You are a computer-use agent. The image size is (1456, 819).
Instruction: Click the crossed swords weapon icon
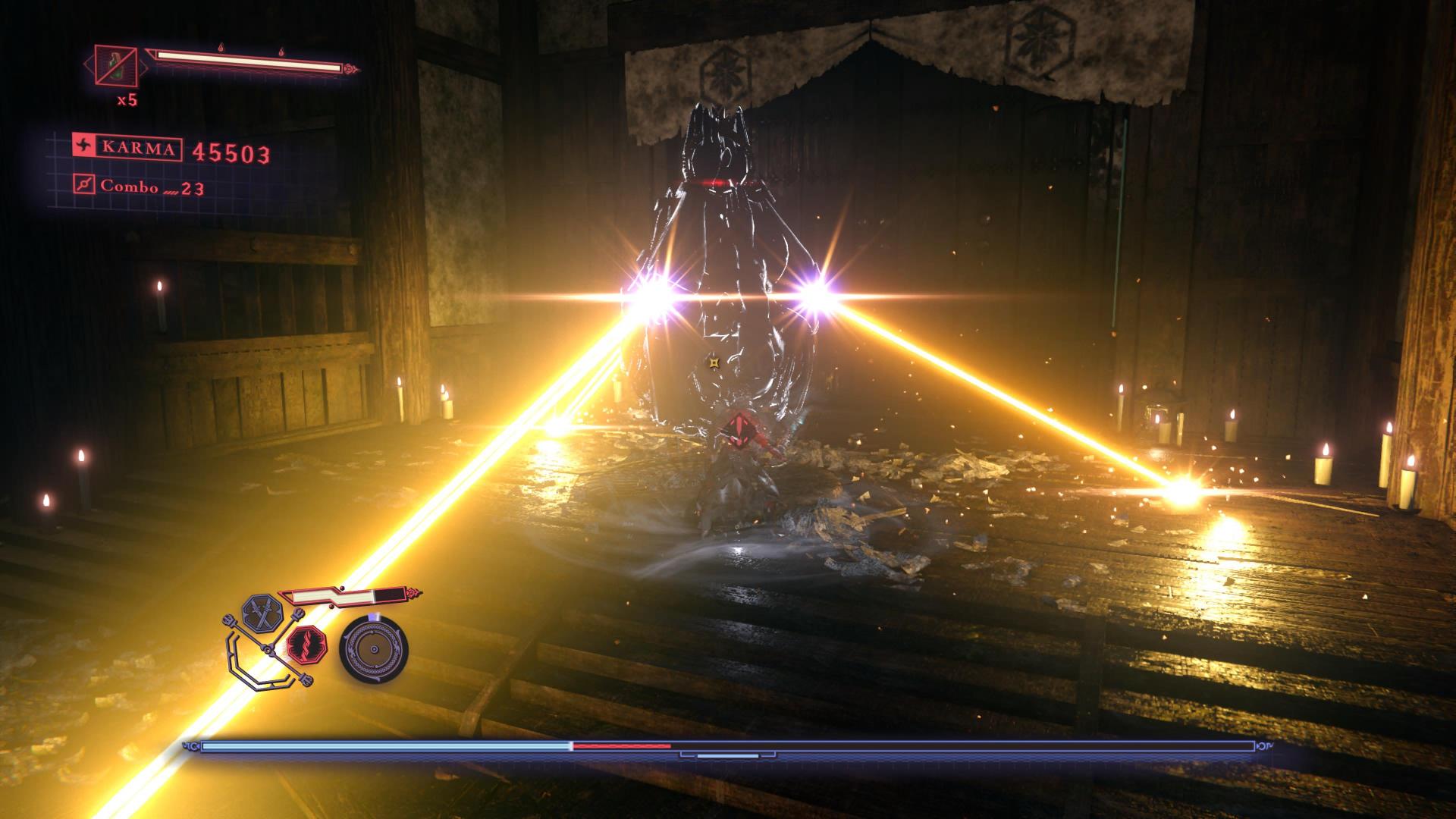click(260, 613)
